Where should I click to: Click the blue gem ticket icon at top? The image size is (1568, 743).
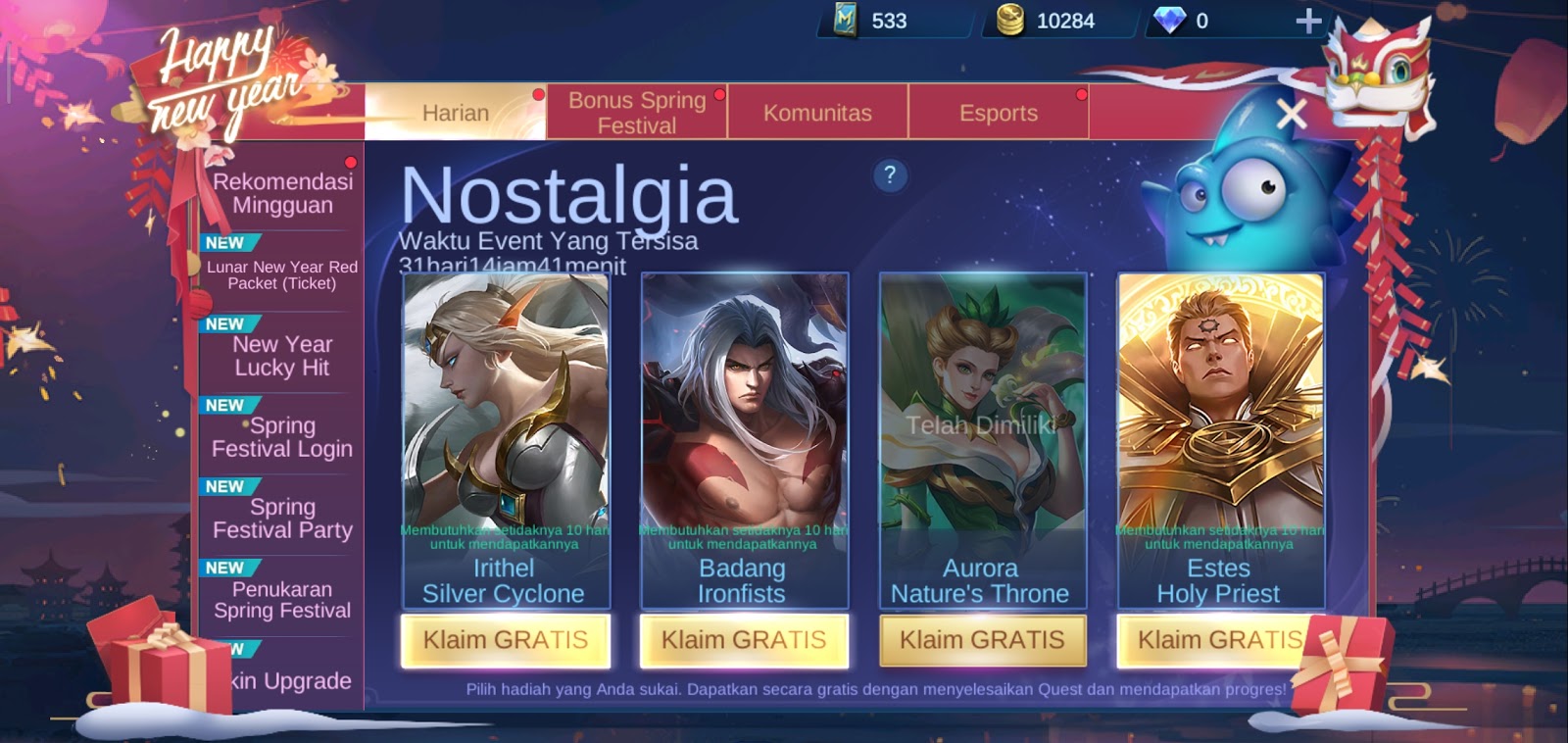845,21
